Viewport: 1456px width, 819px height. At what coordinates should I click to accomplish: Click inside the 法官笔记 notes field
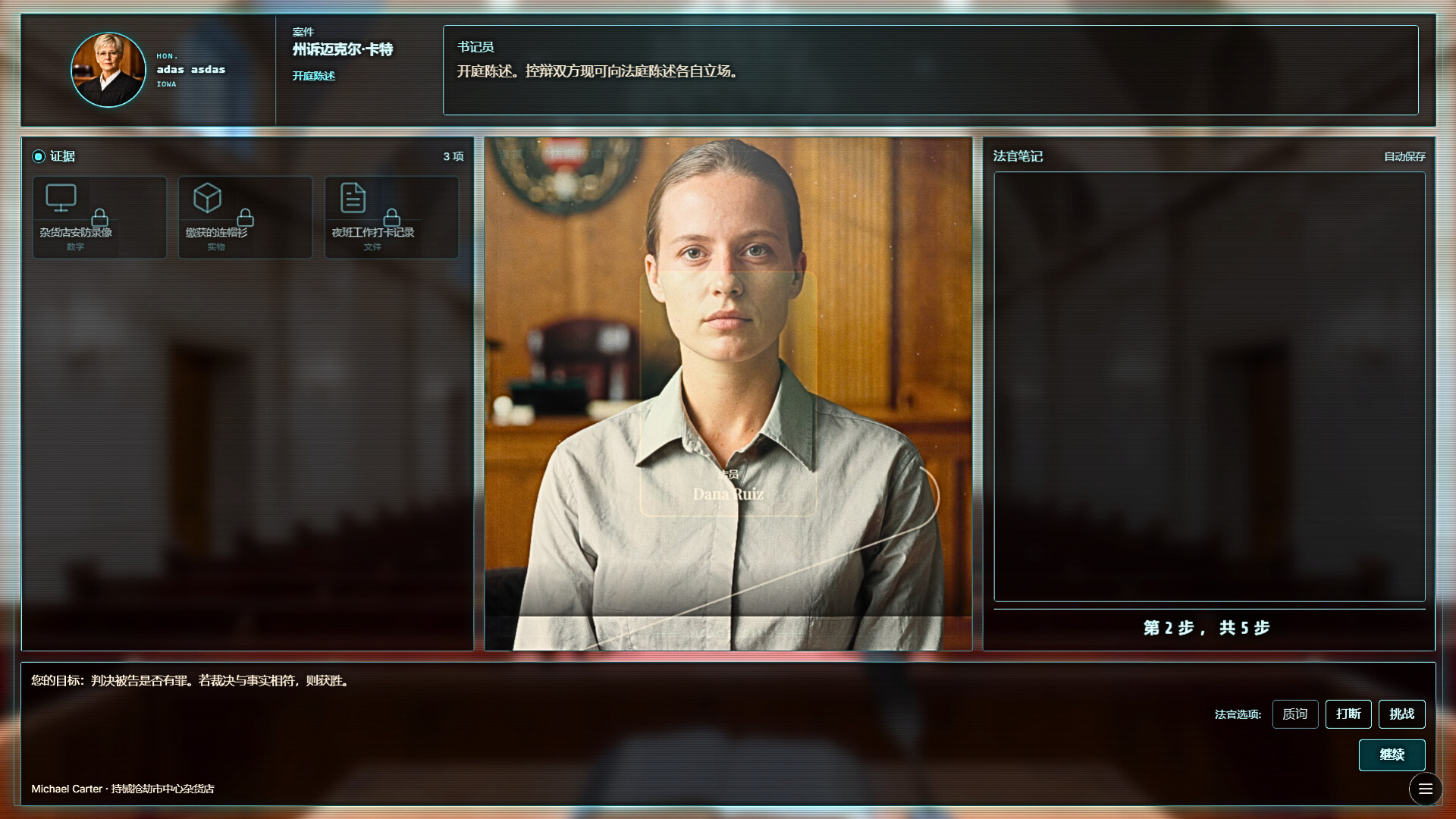[x=1209, y=387]
